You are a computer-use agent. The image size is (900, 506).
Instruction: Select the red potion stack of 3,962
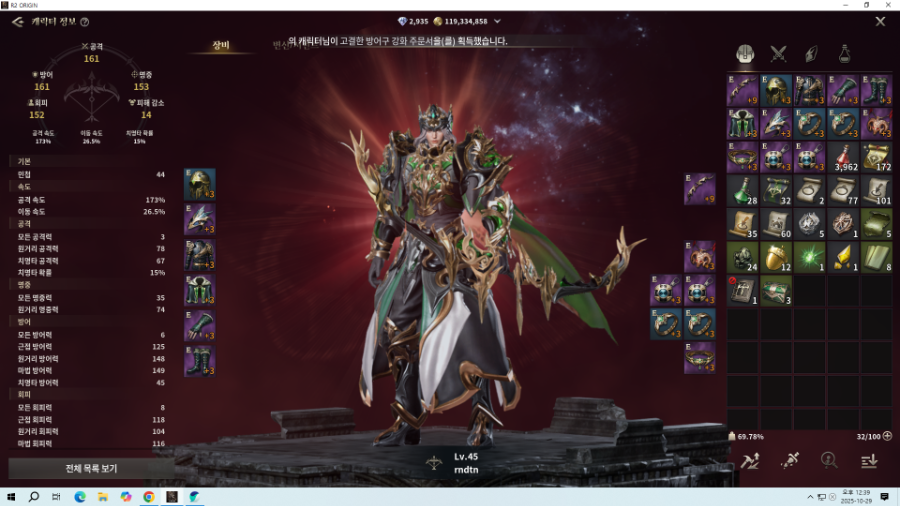pyautogui.click(x=843, y=157)
